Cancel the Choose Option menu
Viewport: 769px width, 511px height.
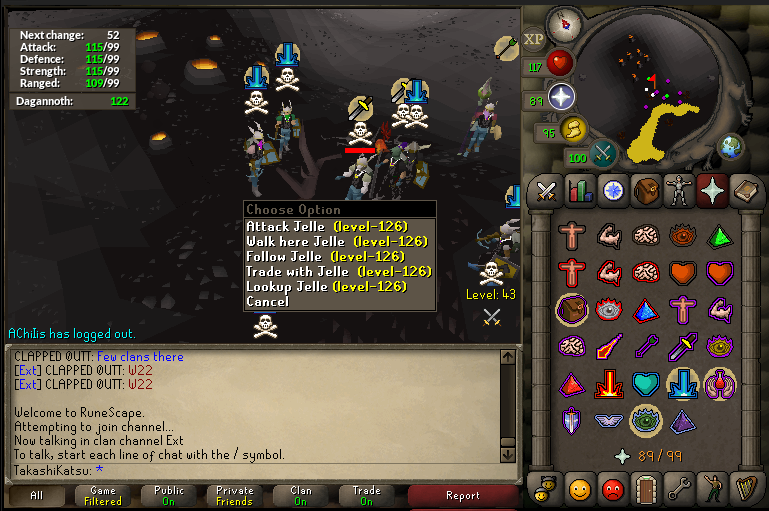click(x=267, y=301)
